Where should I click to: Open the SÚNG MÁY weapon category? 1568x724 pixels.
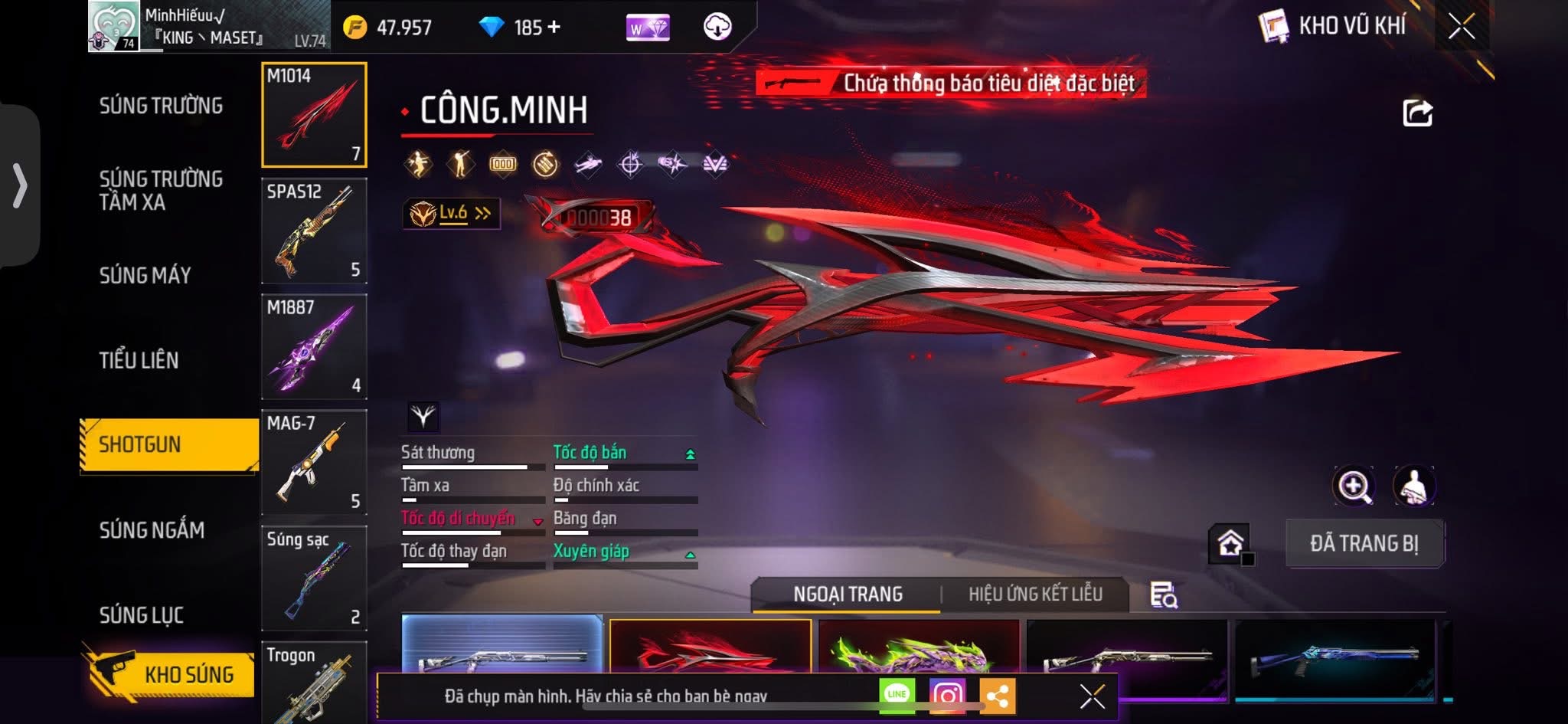pos(145,275)
